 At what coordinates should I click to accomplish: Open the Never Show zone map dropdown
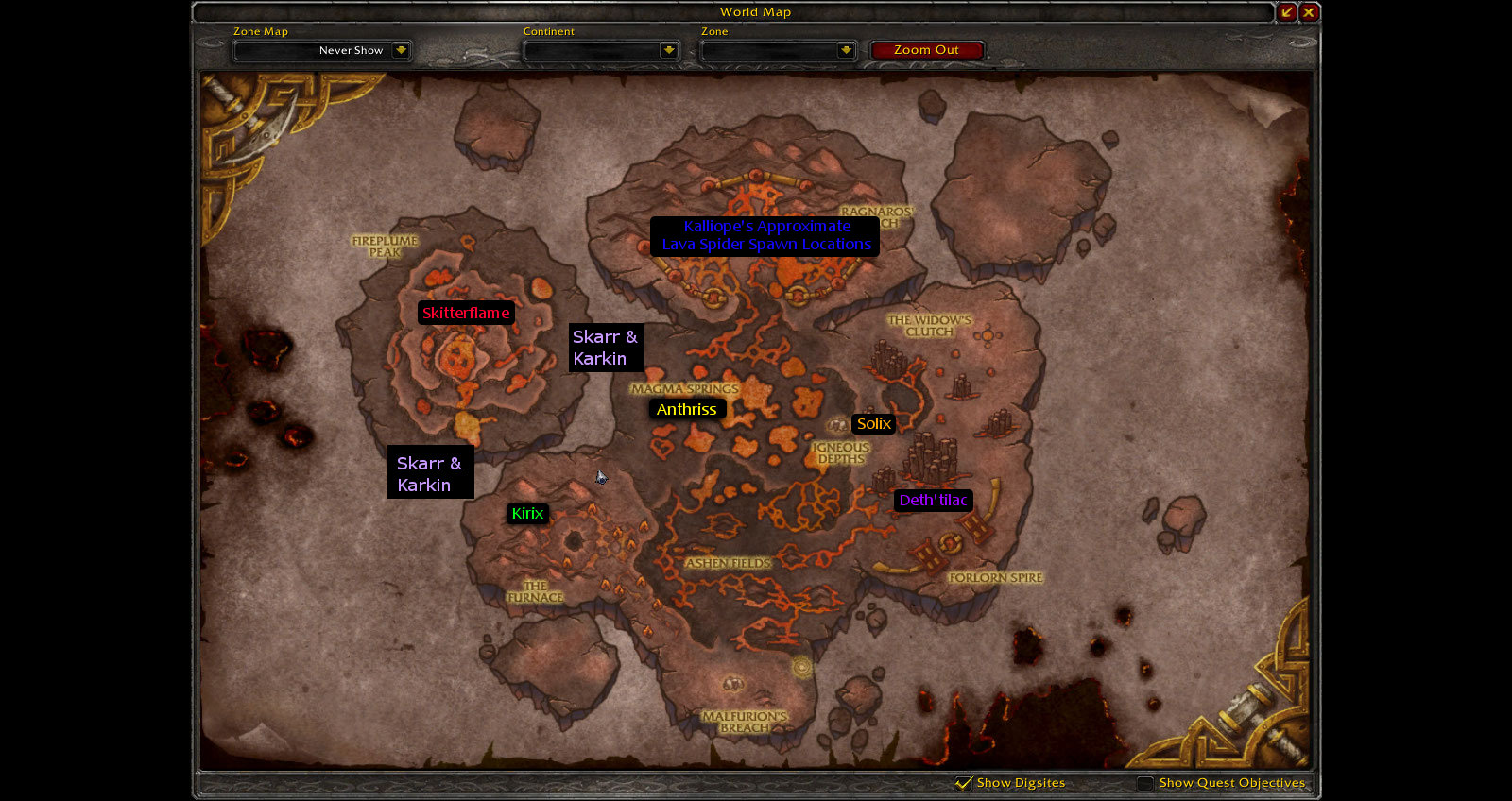pyautogui.click(x=321, y=50)
